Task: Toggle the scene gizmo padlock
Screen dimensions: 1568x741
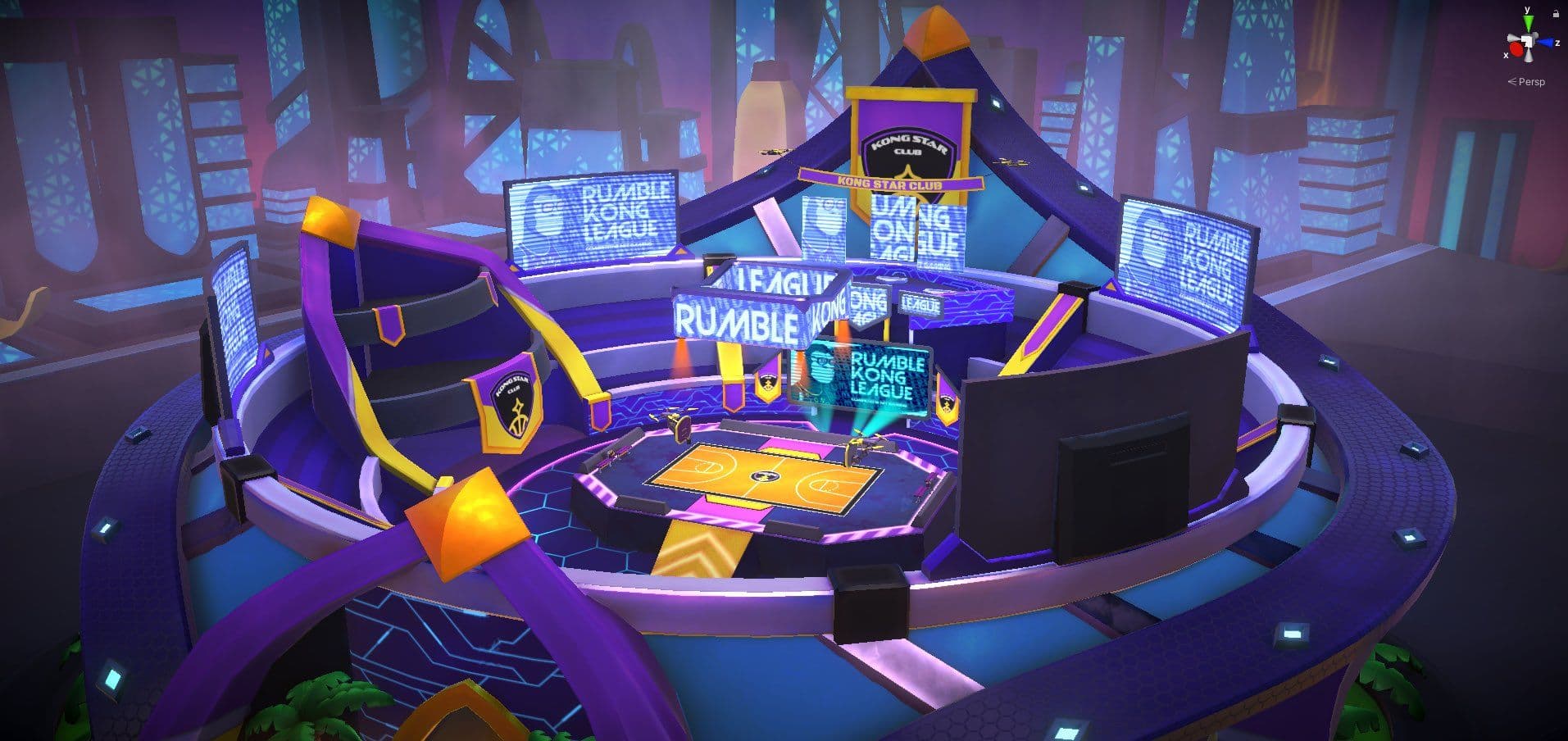Action: [1556, 14]
